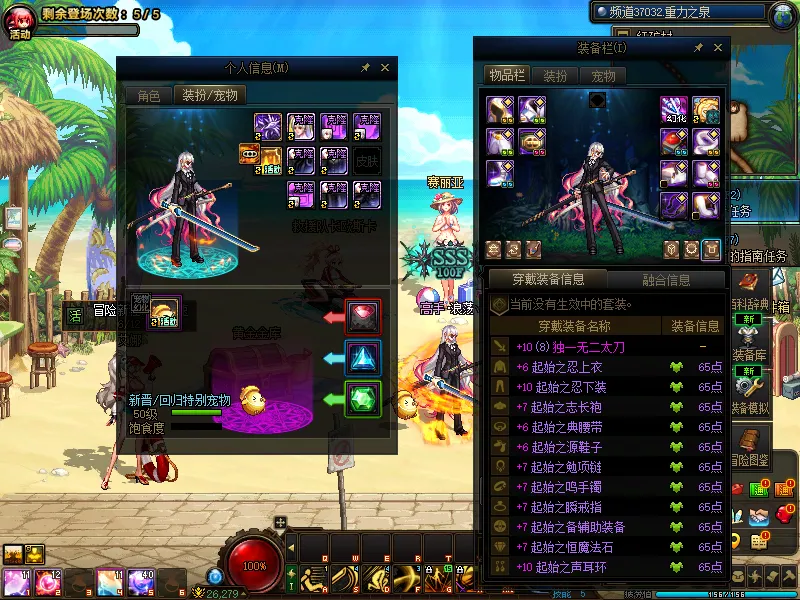Open the 活动 event icon beside the avatar

[21, 22]
